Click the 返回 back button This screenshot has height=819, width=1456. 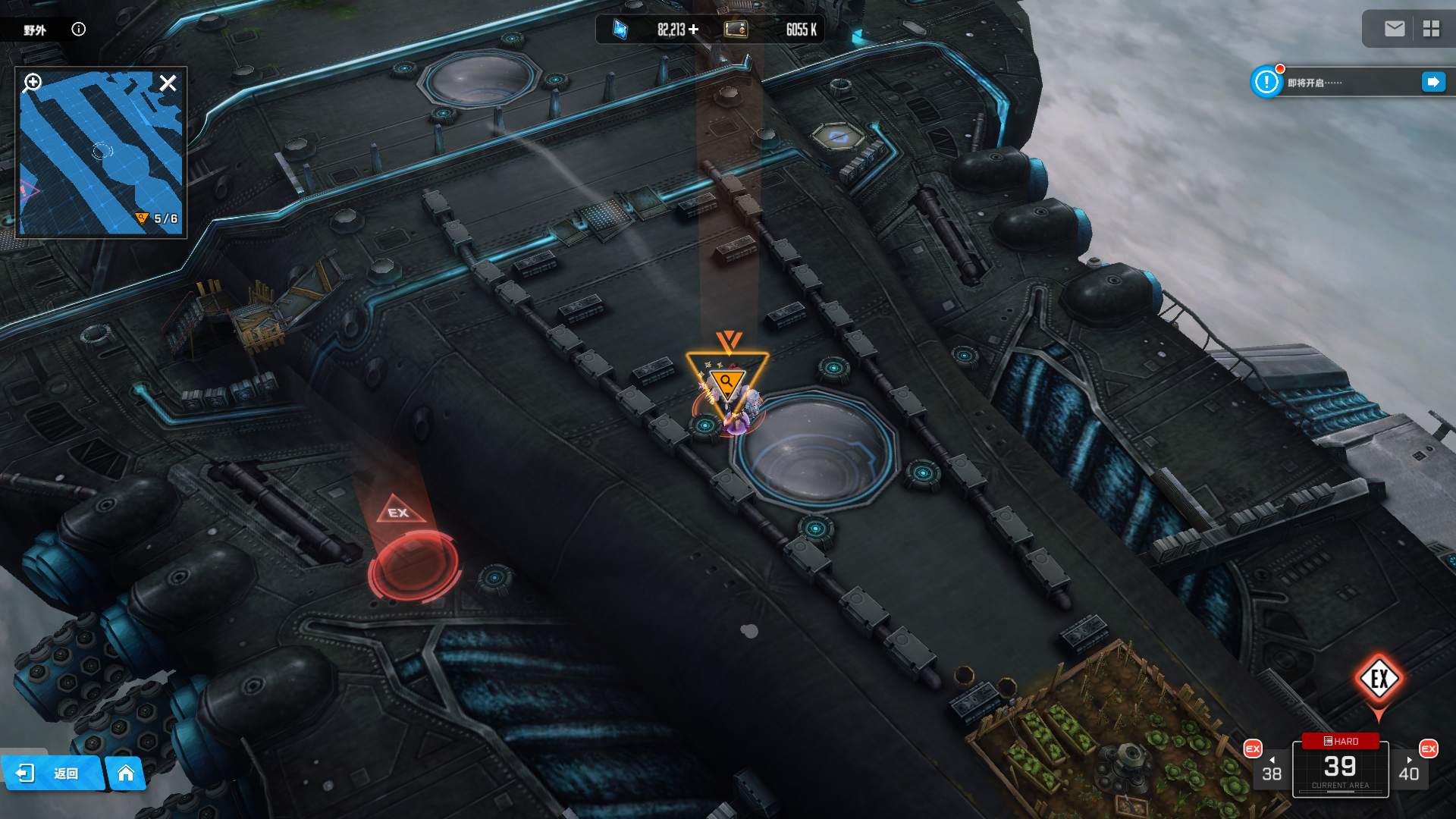52,773
